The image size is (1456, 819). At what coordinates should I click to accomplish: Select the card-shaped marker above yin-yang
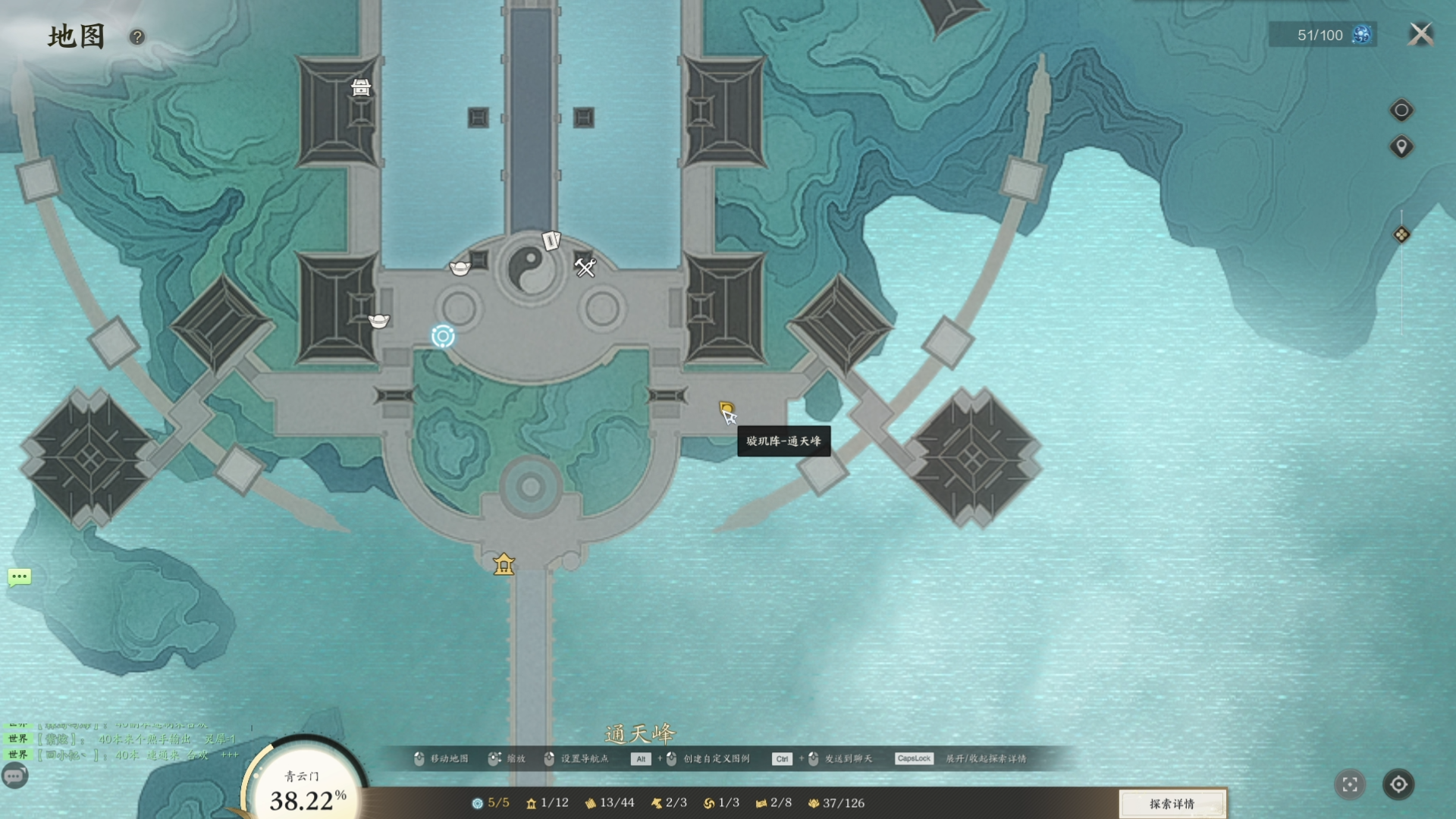[551, 241]
